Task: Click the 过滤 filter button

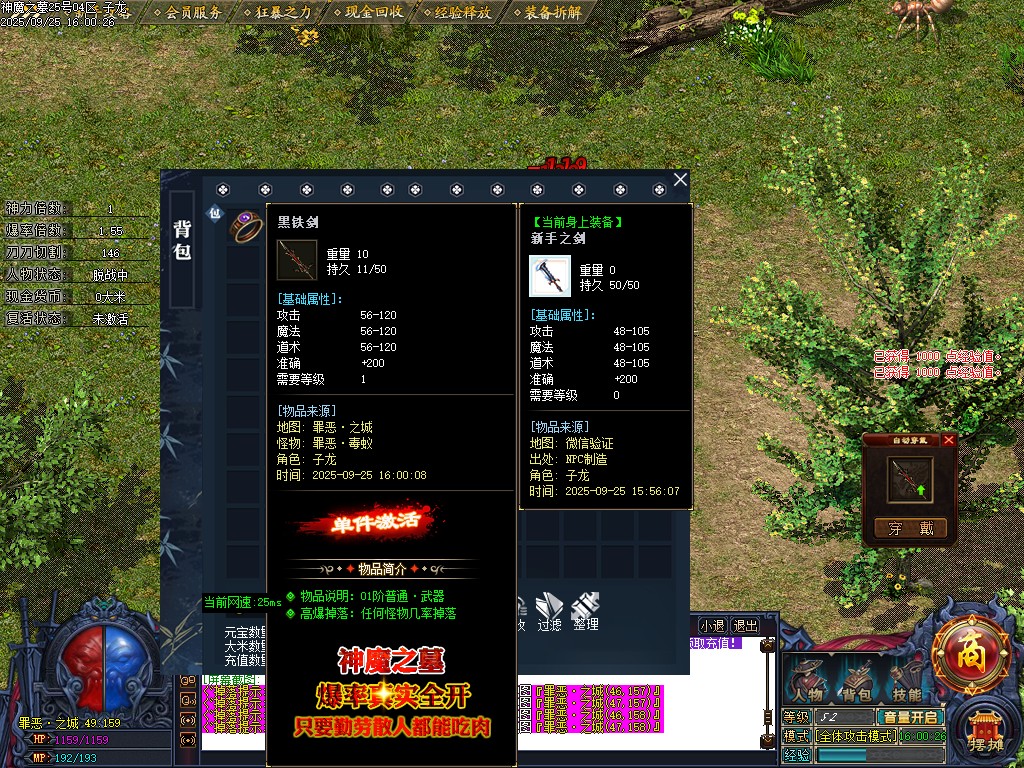Action: click(550, 610)
